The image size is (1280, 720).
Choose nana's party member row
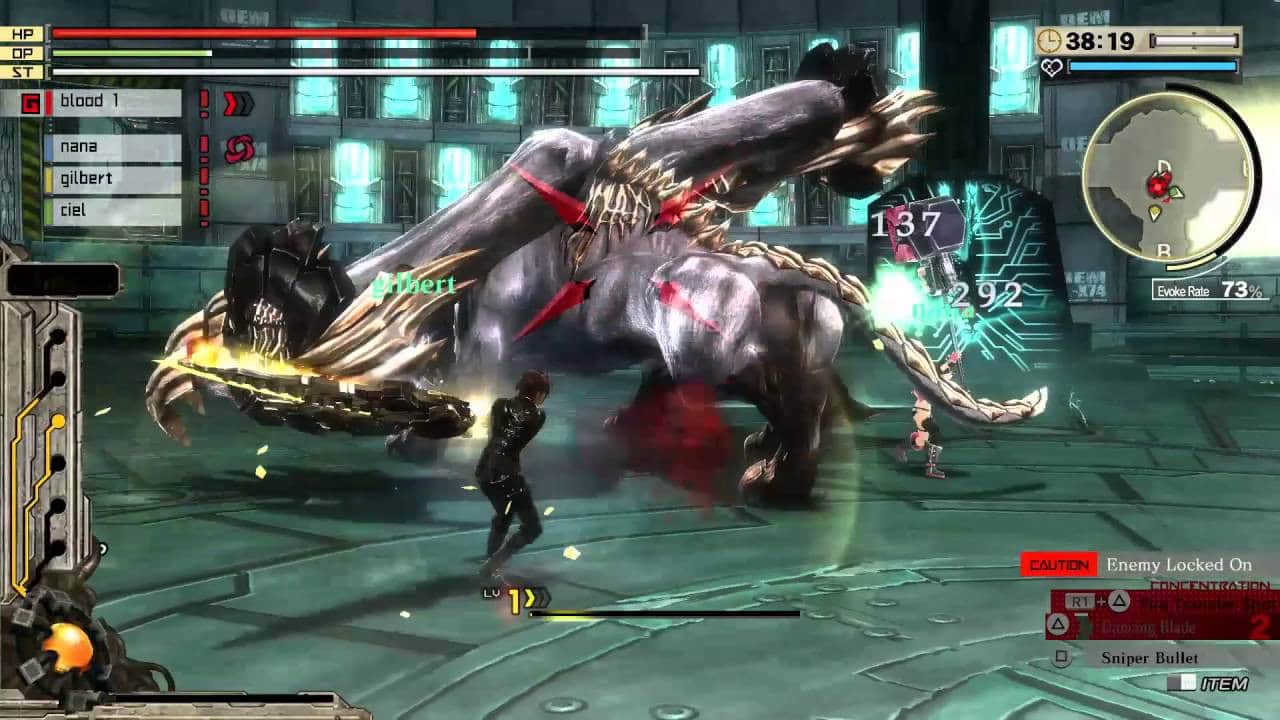[x=112, y=147]
